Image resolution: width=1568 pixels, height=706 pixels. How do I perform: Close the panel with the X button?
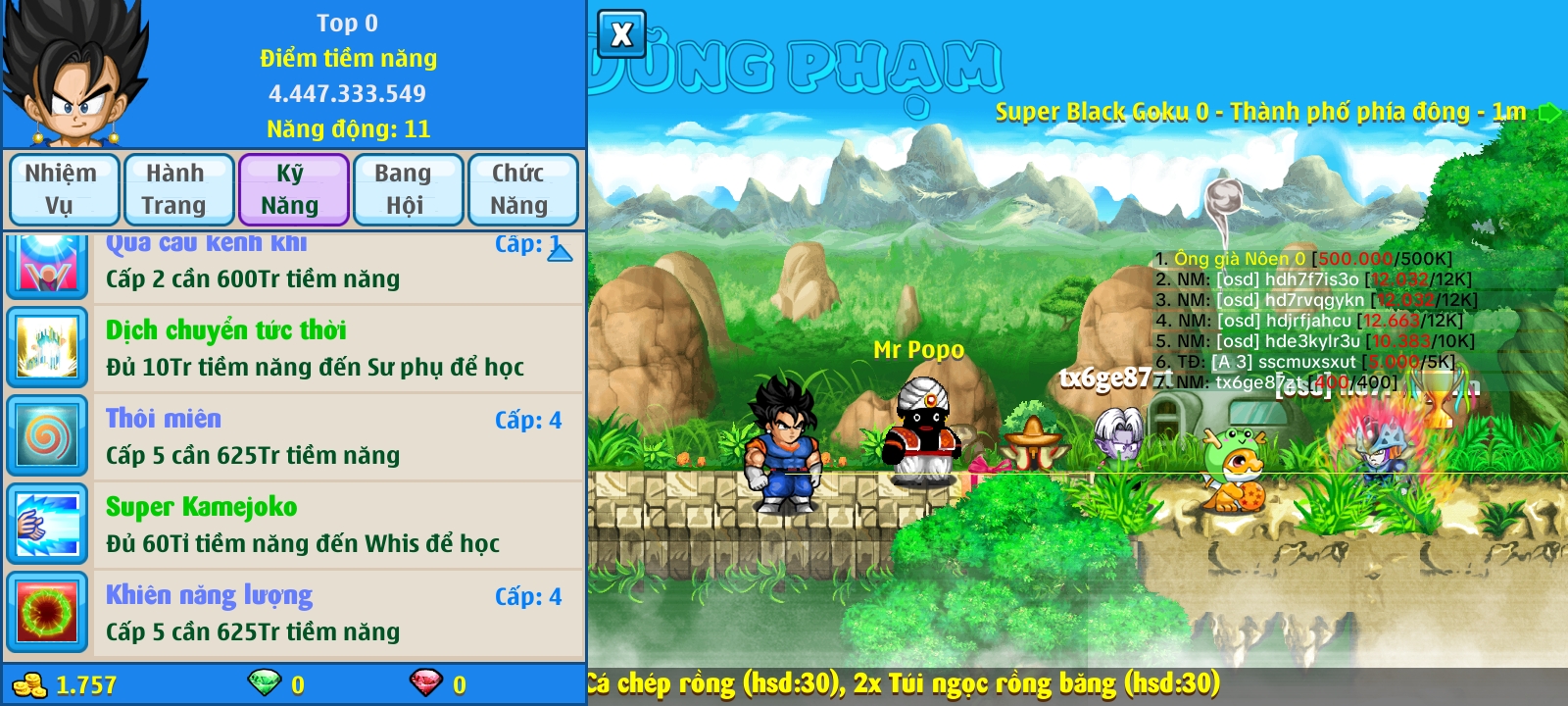[621, 35]
